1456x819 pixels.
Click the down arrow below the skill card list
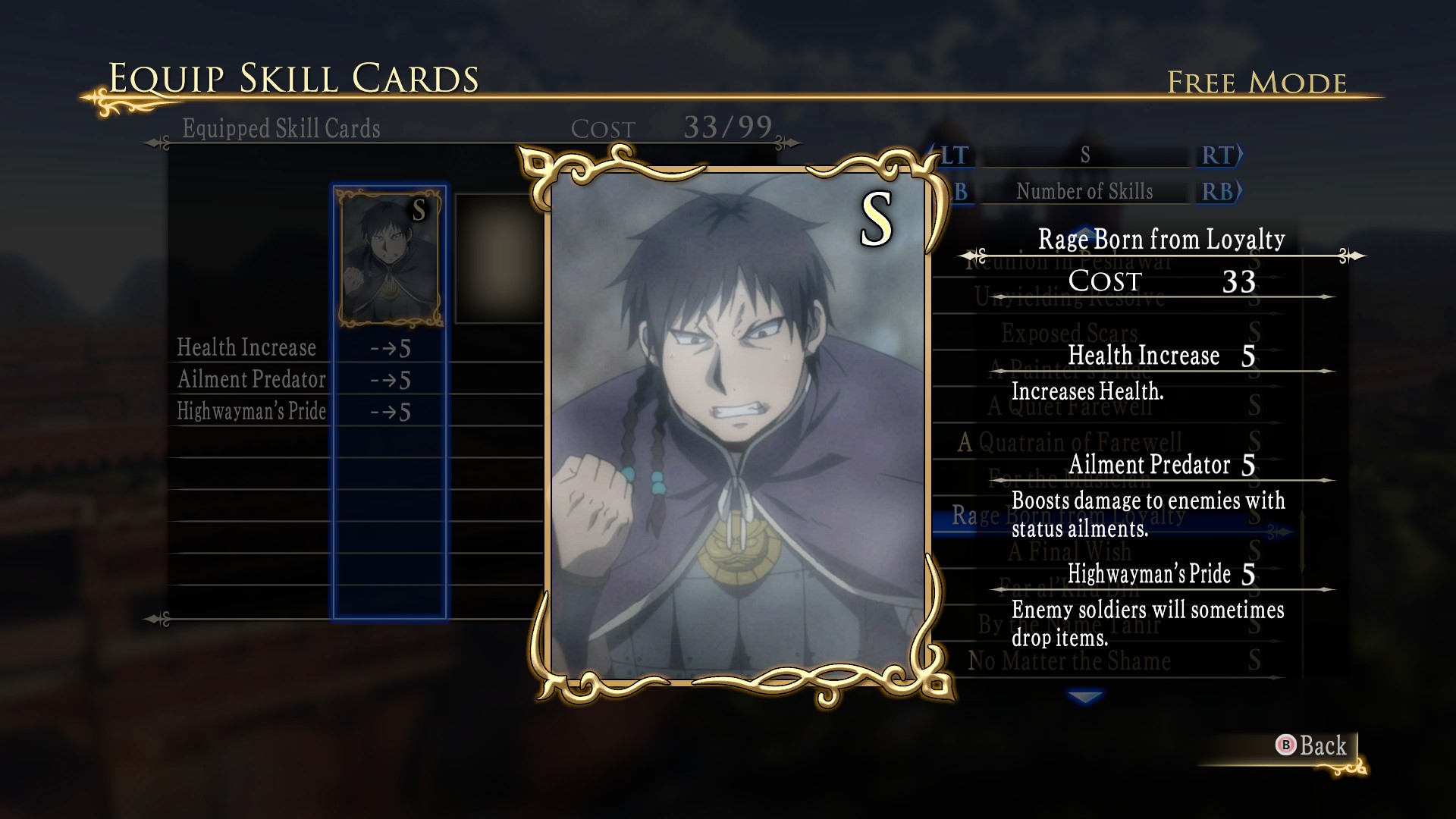pos(1085,696)
